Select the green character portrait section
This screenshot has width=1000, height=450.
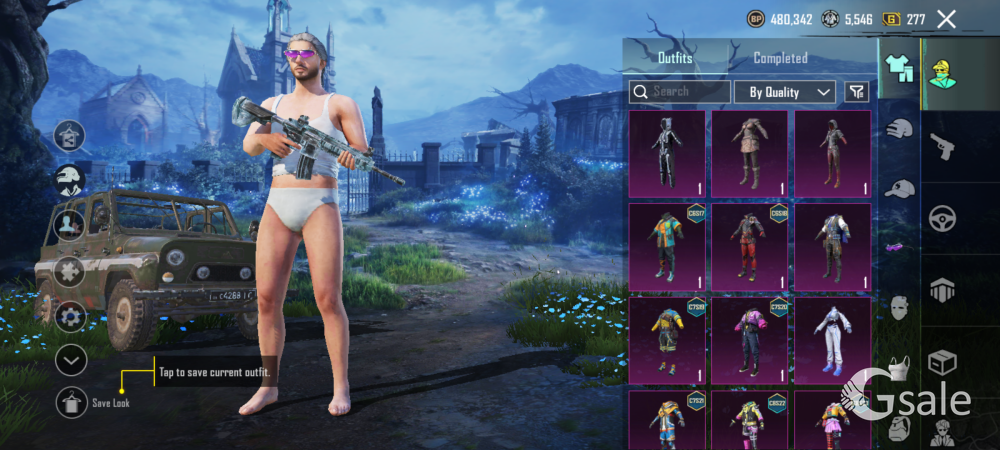coord(942,70)
